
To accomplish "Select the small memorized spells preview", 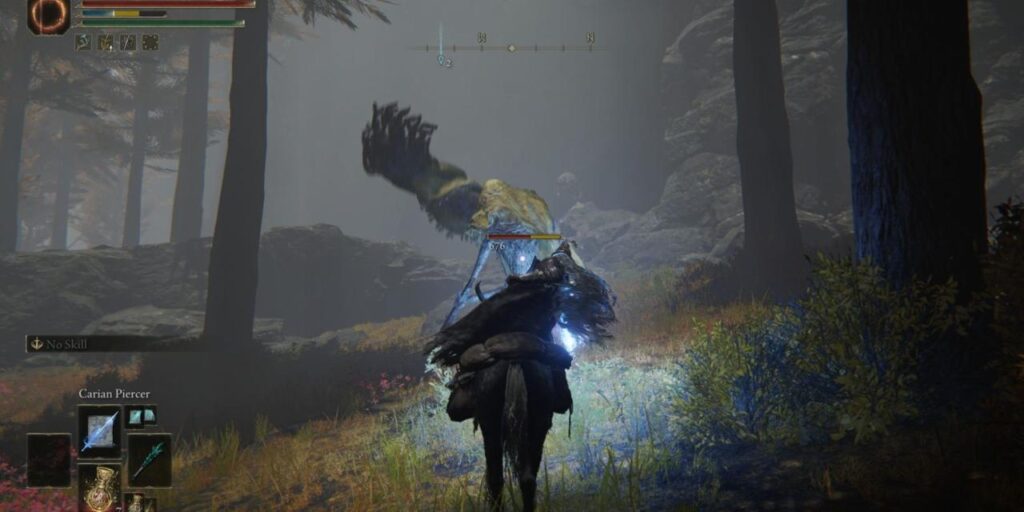I will click(x=140, y=416).
